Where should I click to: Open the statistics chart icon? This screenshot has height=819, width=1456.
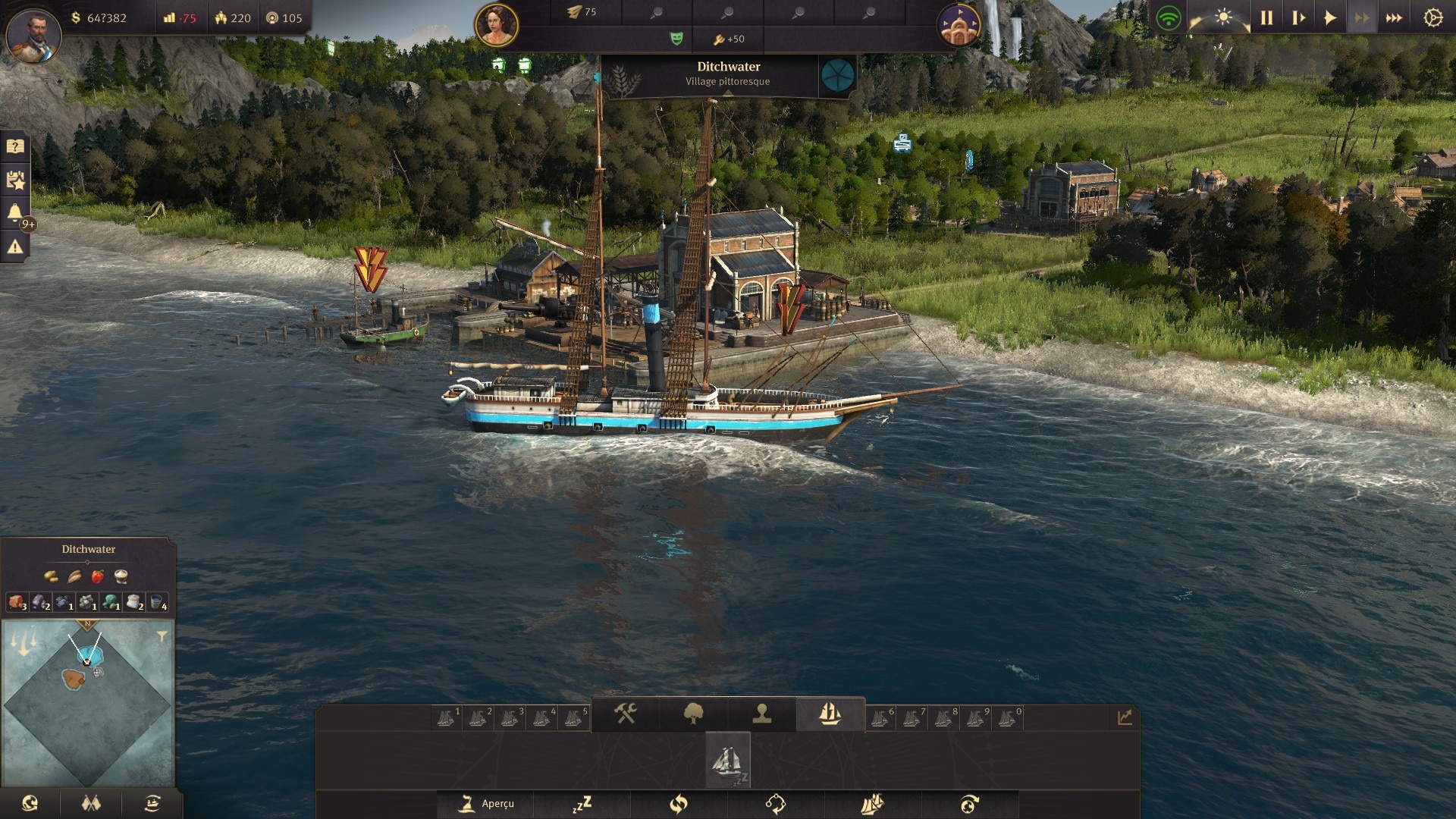pos(1125,717)
